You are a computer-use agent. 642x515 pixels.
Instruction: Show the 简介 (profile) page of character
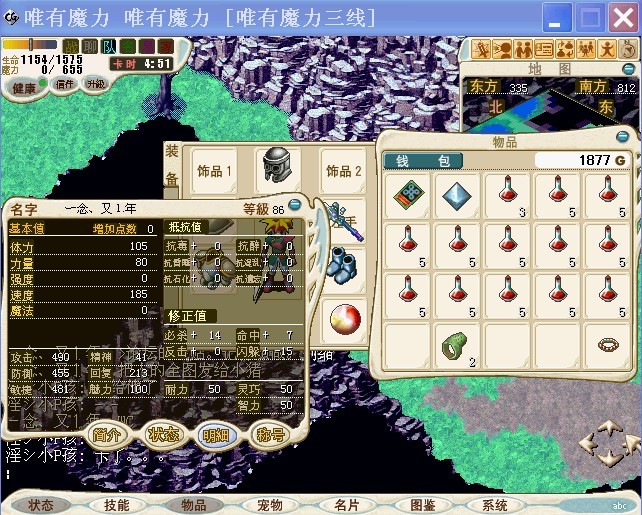107,434
